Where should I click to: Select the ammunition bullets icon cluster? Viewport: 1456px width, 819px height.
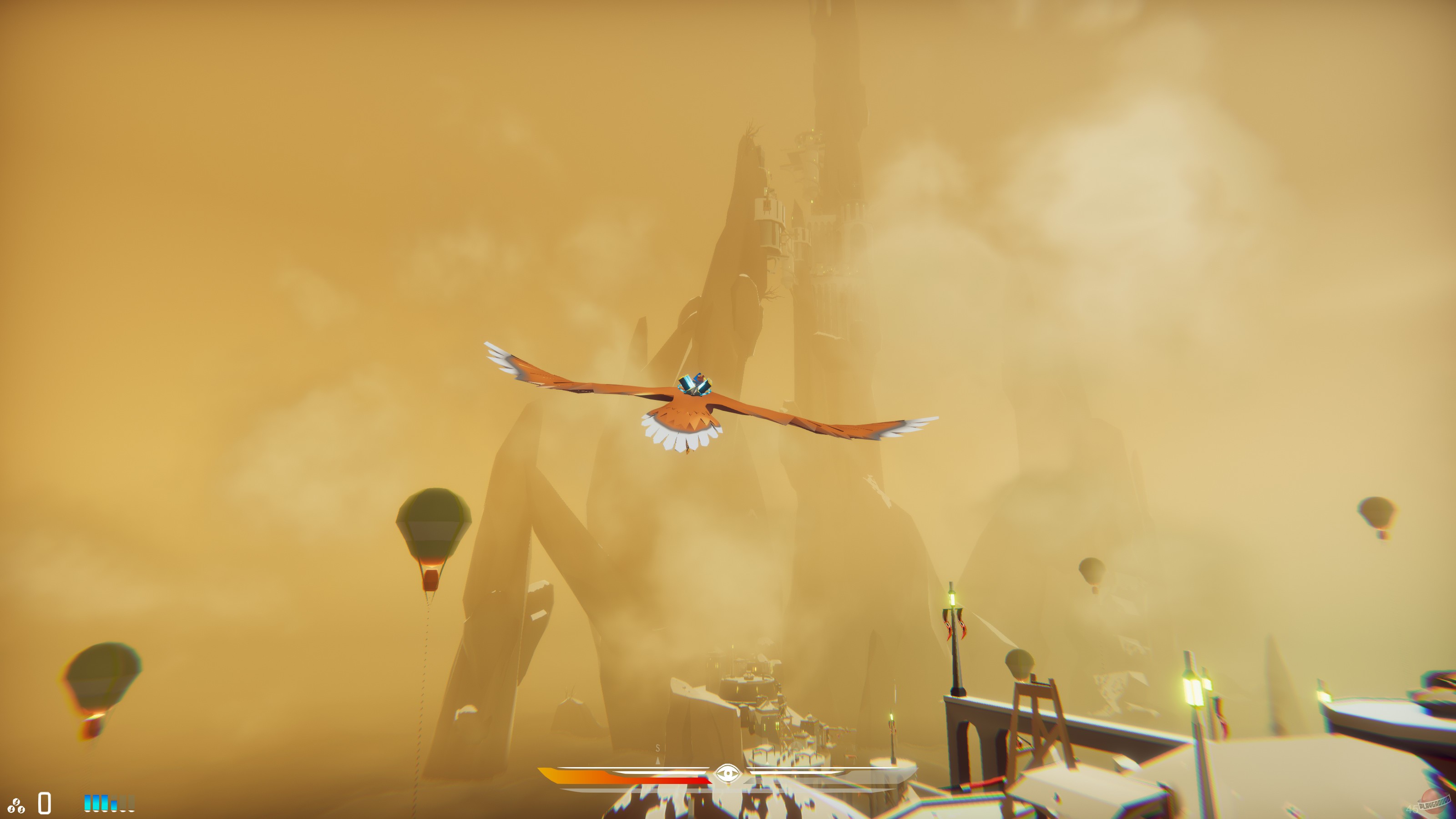point(17,804)
